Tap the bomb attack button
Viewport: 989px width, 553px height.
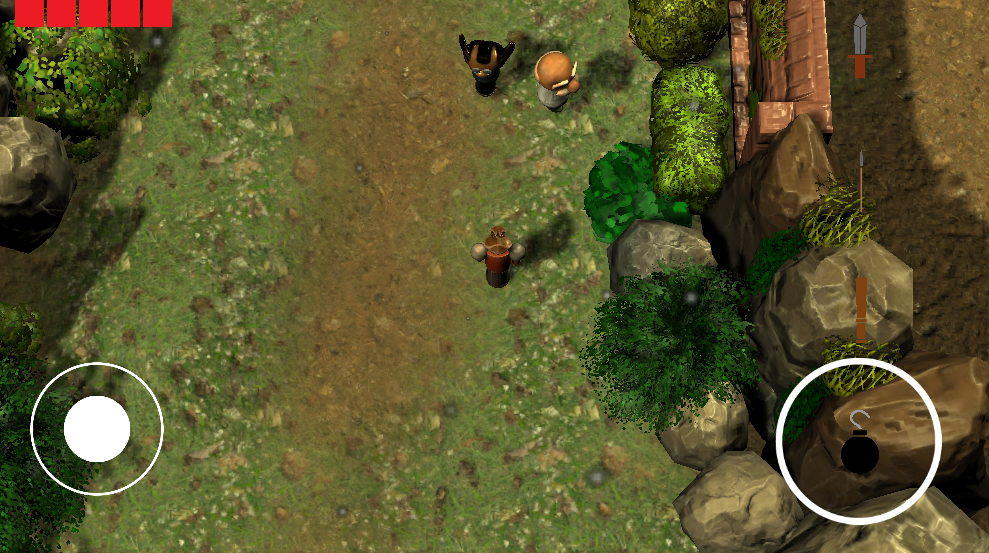(858, 441)
